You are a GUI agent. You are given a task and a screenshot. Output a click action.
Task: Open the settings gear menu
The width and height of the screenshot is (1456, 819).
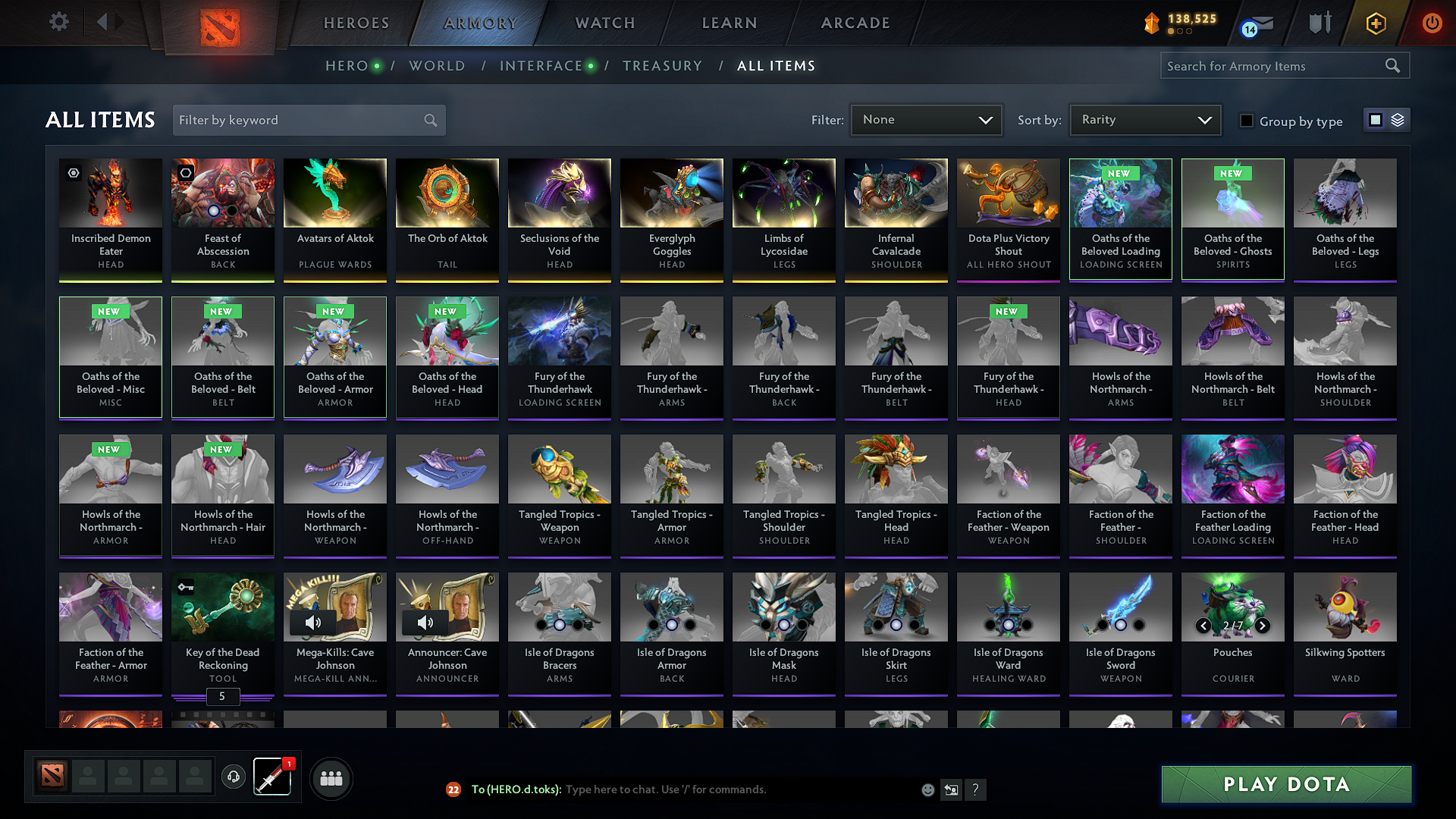[58, 22]
